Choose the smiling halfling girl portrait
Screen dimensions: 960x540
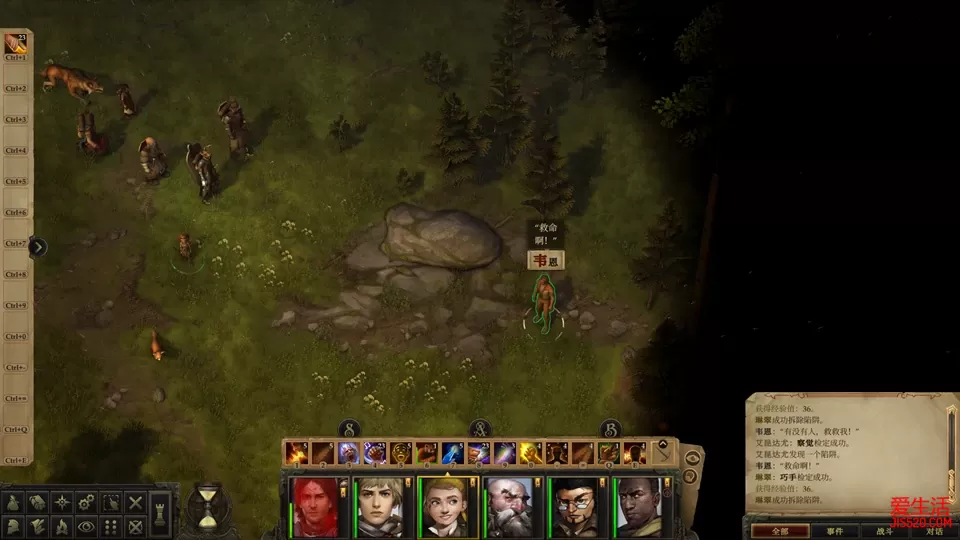coord(446,506)
